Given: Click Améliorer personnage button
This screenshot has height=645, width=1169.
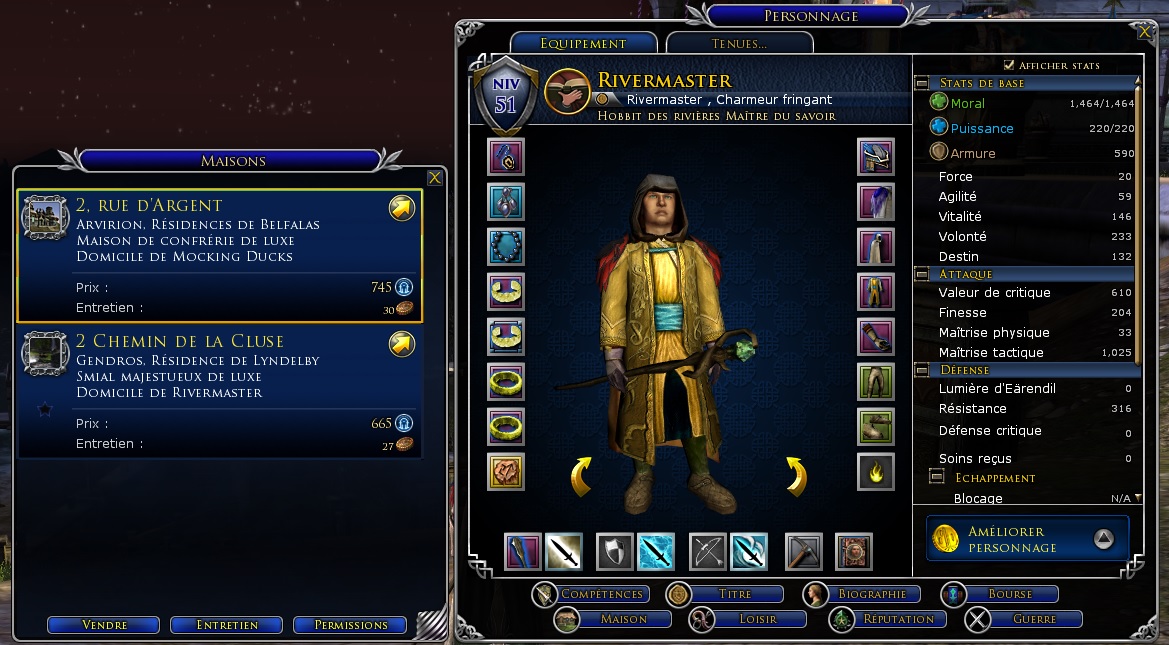Looking at the screenshot, I should 1027,539.
